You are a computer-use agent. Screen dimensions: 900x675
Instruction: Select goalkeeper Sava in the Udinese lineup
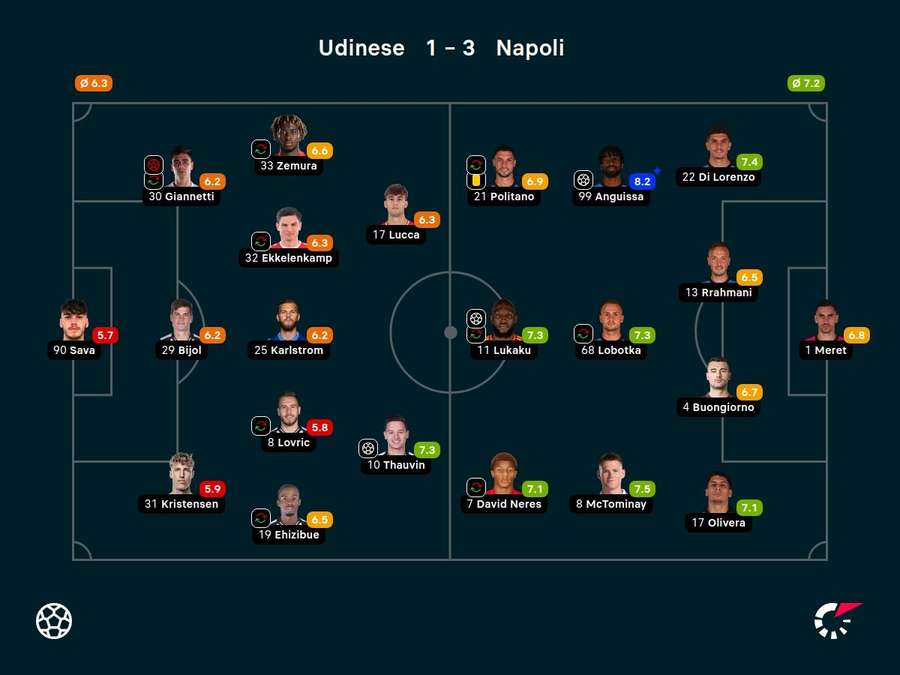coord(74,320)
